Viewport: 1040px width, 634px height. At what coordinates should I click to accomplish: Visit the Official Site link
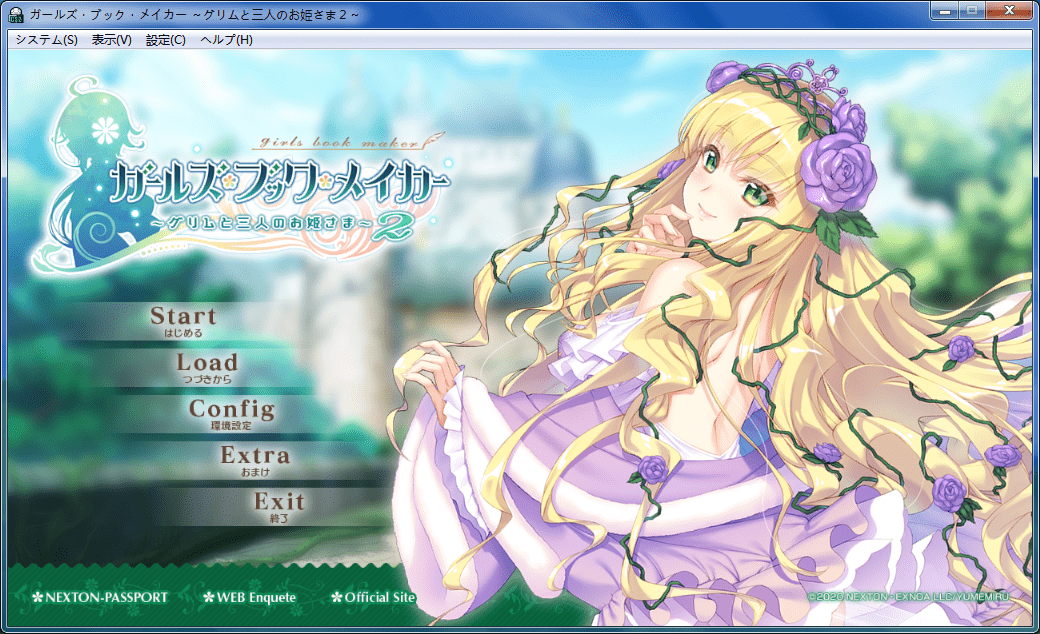pyautogui.click(x=373, y=598)
